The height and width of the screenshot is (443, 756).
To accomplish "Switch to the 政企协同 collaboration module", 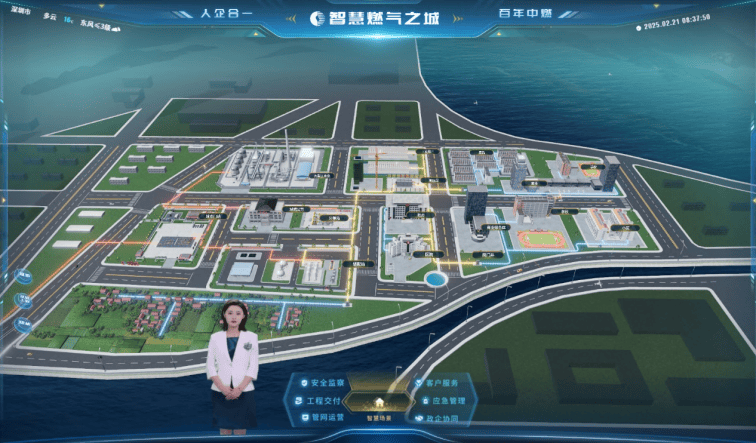I will coord(440,417).
